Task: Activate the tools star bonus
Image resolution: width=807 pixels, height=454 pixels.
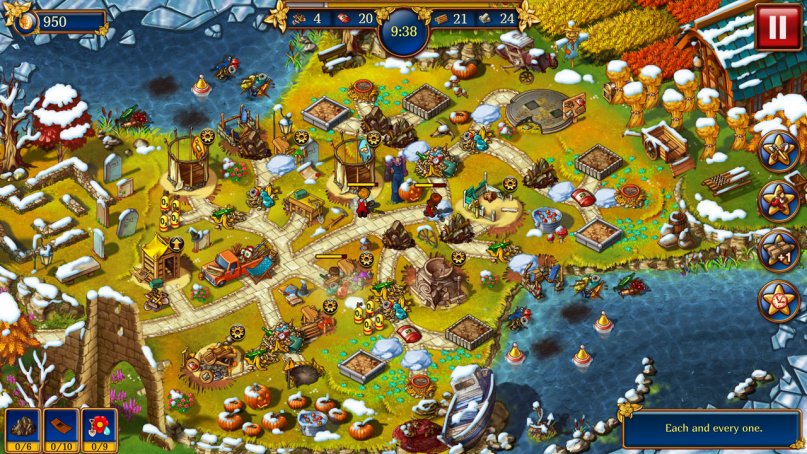Action: point(777,151)
